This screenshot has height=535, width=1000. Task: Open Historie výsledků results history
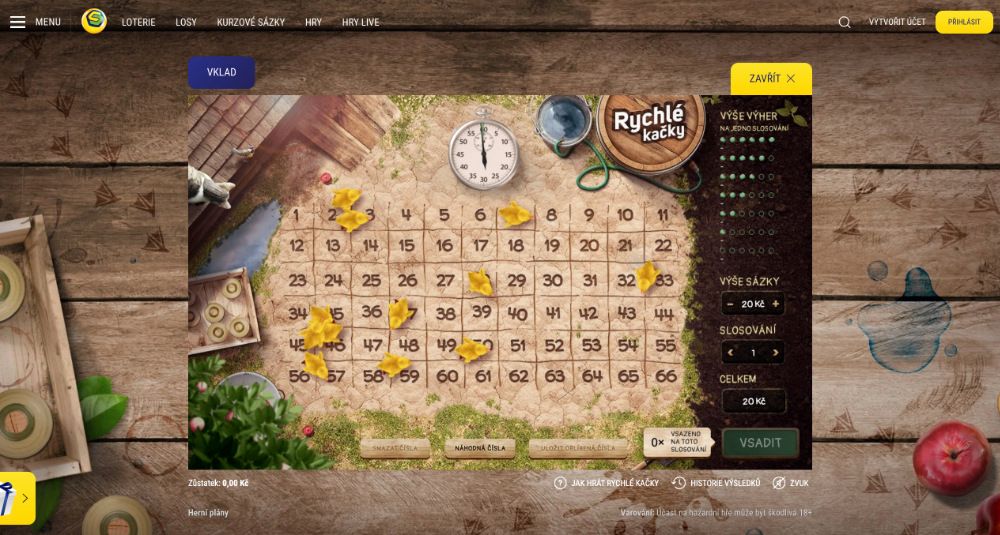[716, 483]
